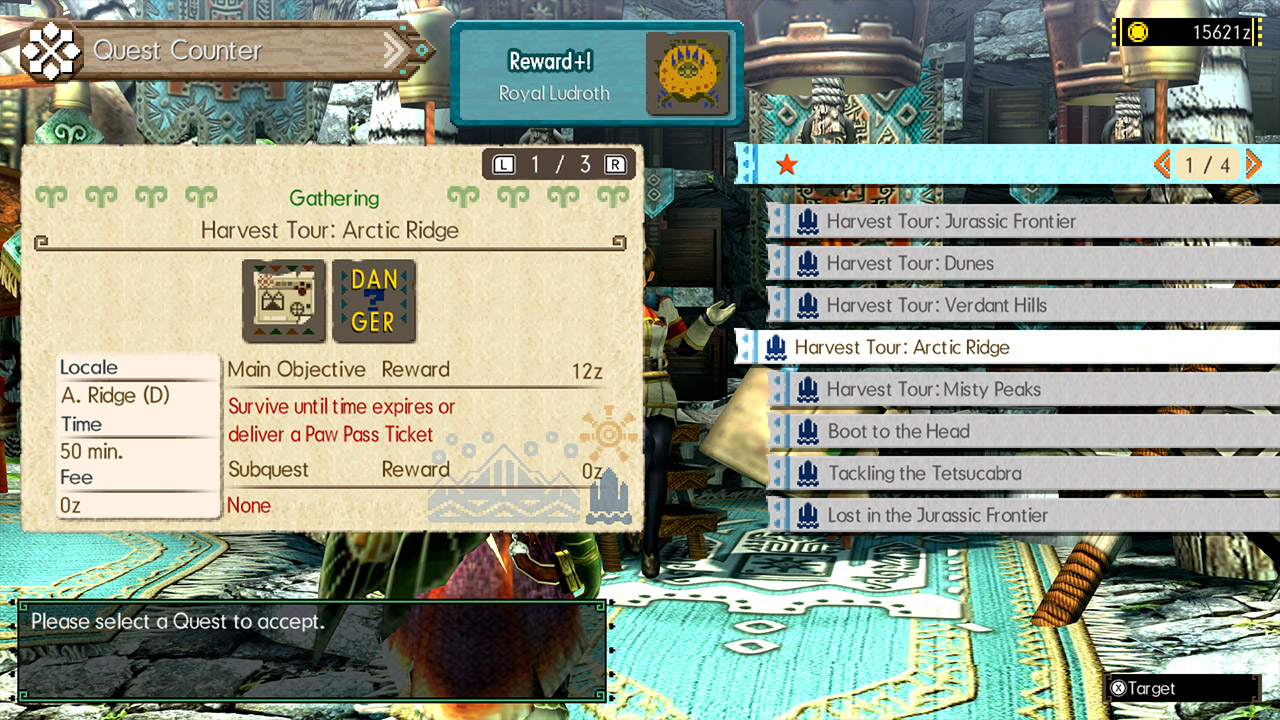Viewport: 1280px width, 720px height.
Task: Click the left orange arrow to change quest page
Action: 1163,164
